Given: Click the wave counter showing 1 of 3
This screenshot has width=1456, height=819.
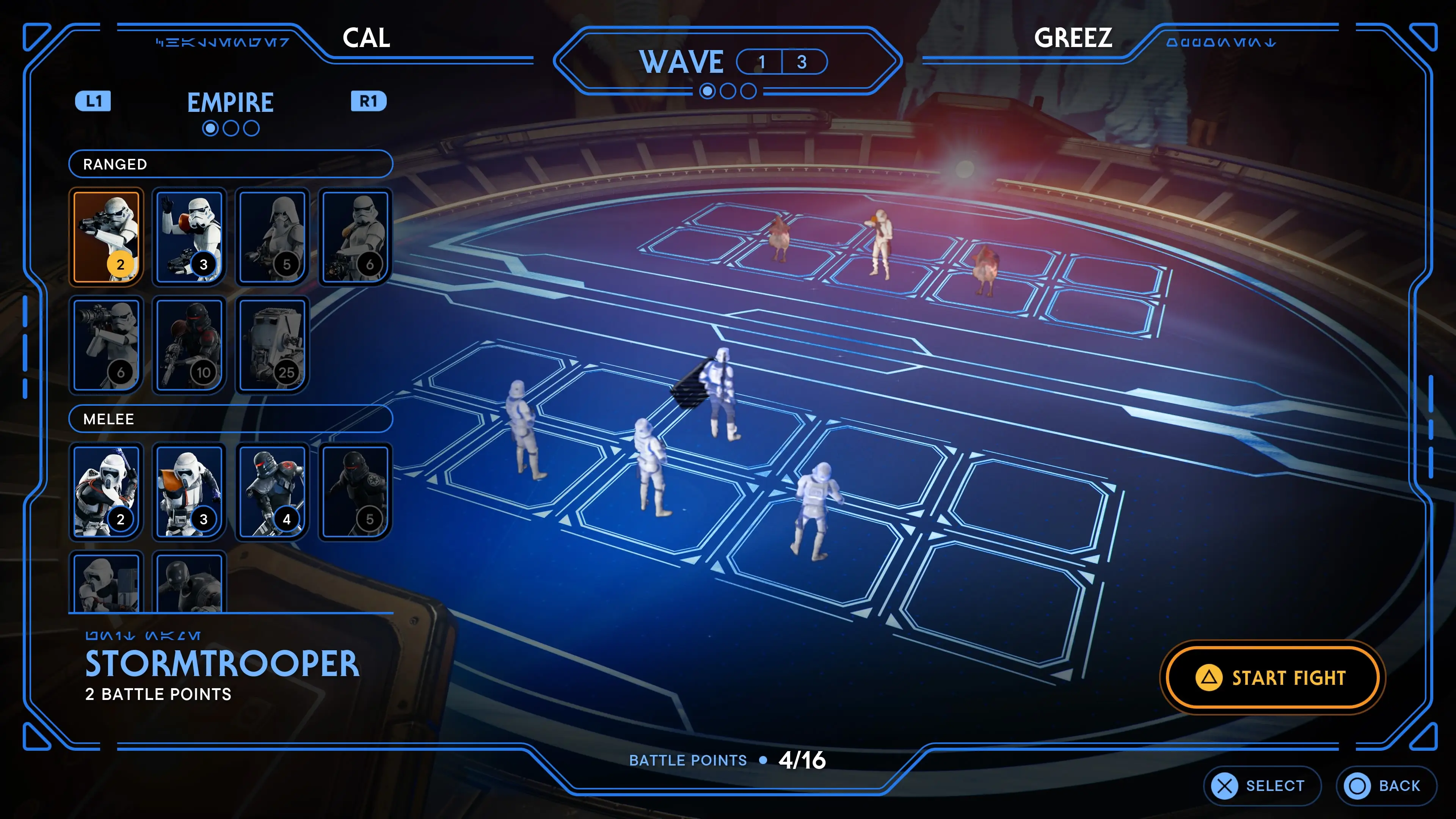Looking at the screenshot, I should (782, 62).
